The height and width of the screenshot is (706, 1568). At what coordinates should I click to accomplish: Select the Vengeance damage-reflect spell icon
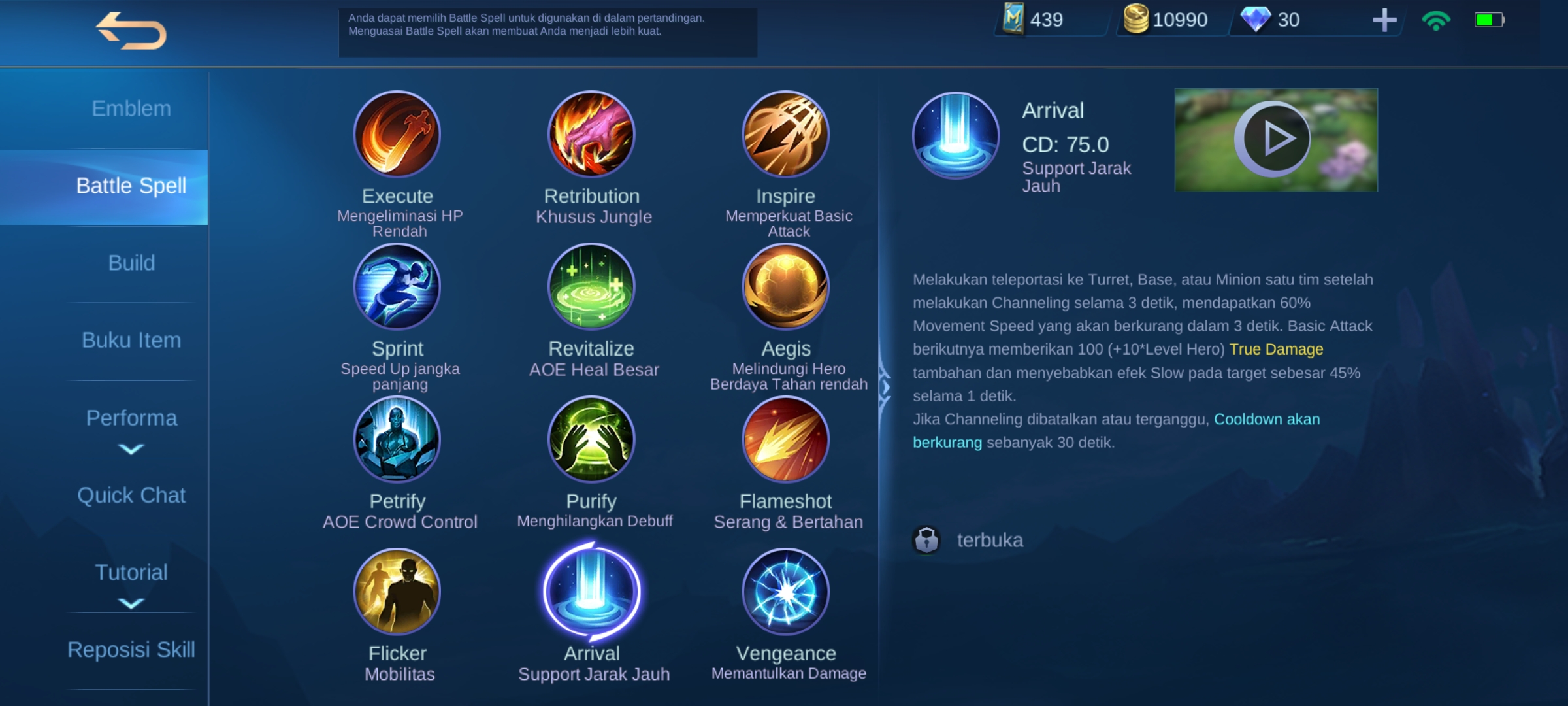coord(785,590)
